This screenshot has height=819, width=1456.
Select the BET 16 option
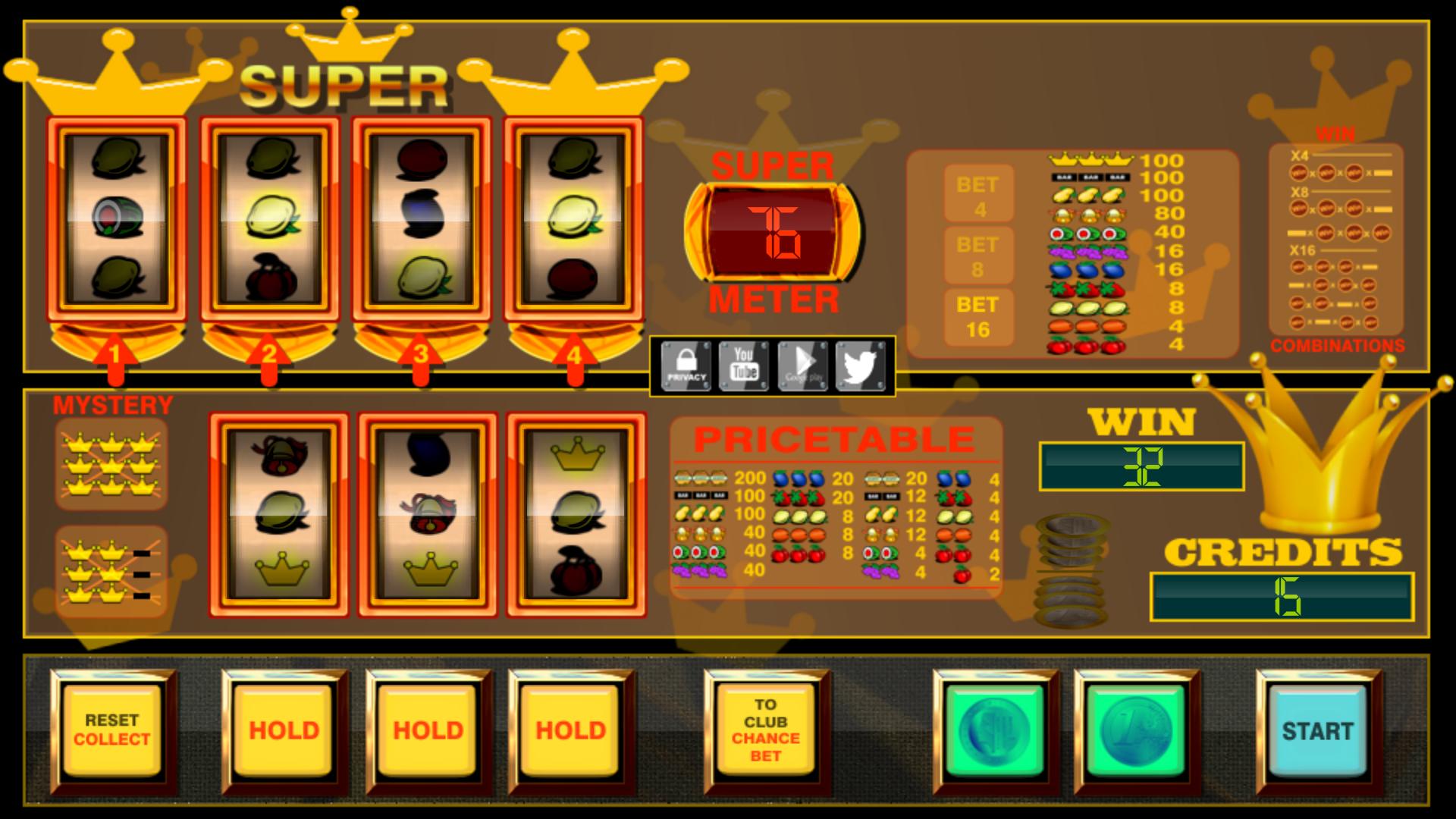(x=979, y=316)
